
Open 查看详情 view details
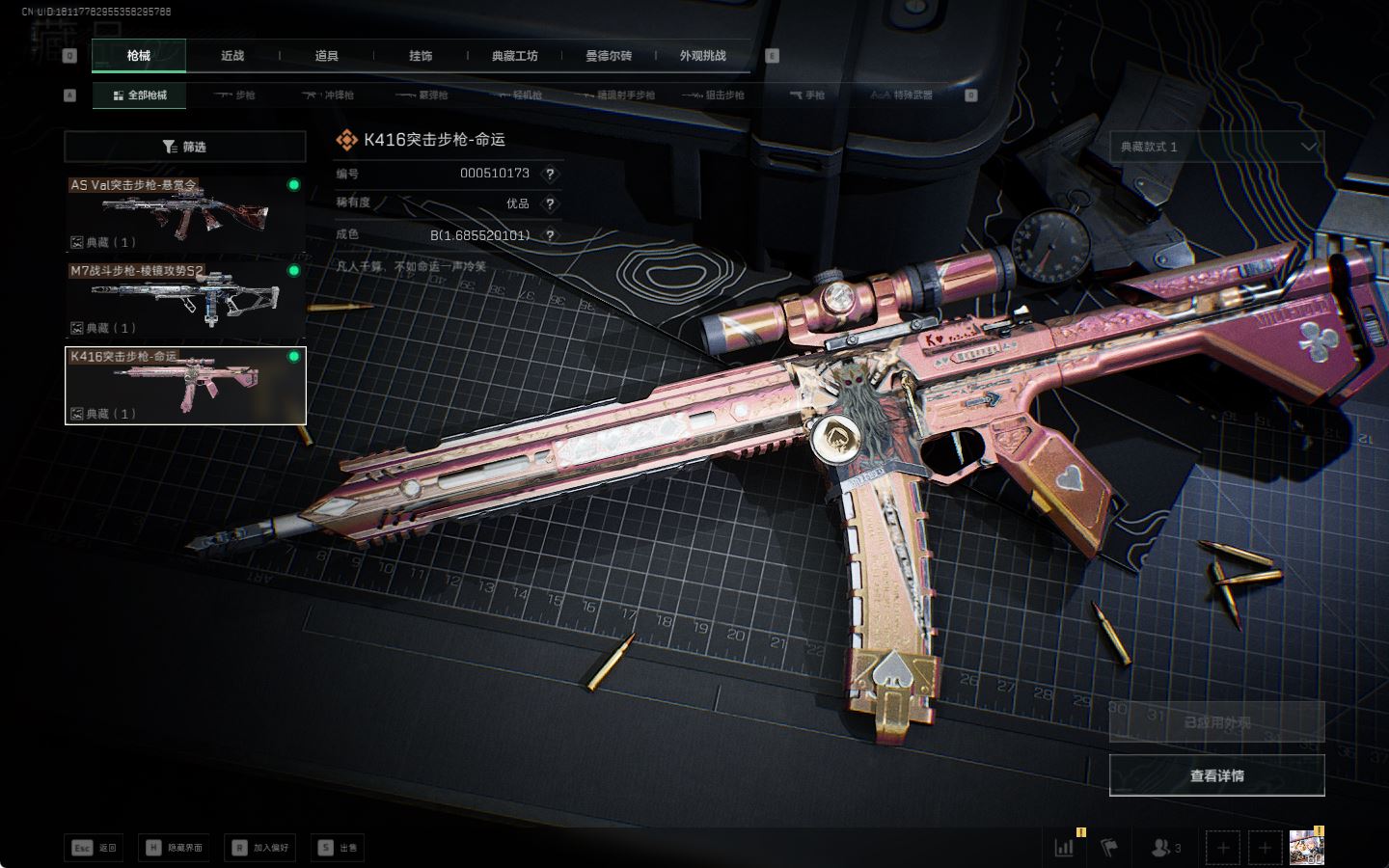click(1216, 775)
